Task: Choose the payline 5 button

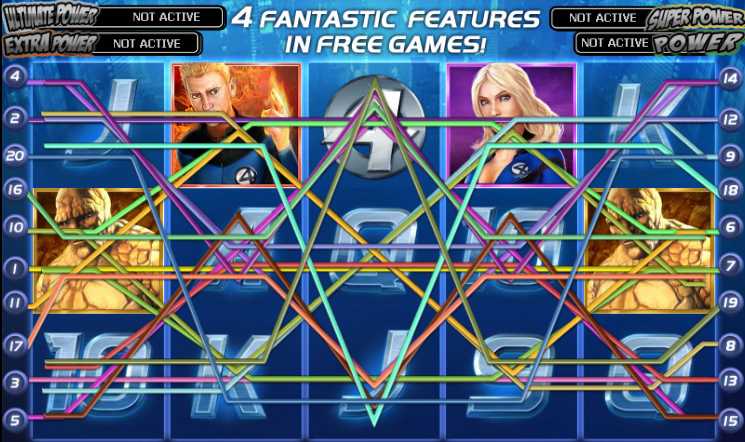Action: point(15,418)
